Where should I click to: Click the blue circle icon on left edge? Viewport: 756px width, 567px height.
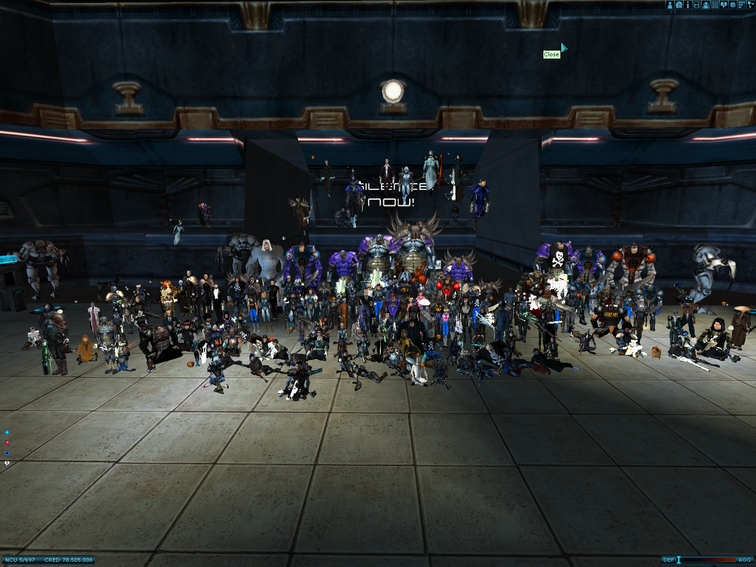pos(7,453)
